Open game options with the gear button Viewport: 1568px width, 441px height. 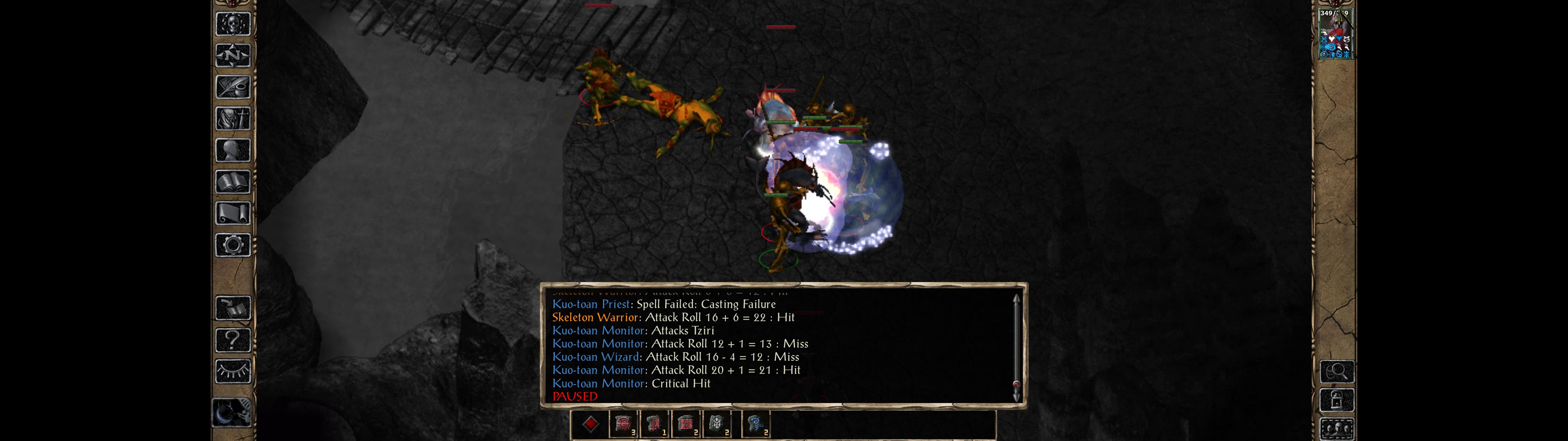tap(232, 245)
